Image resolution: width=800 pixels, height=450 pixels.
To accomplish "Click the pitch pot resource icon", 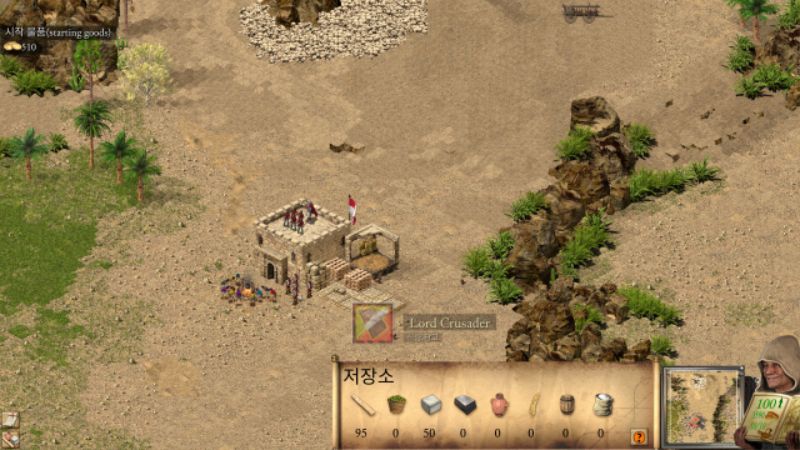I will coord(499,404).
